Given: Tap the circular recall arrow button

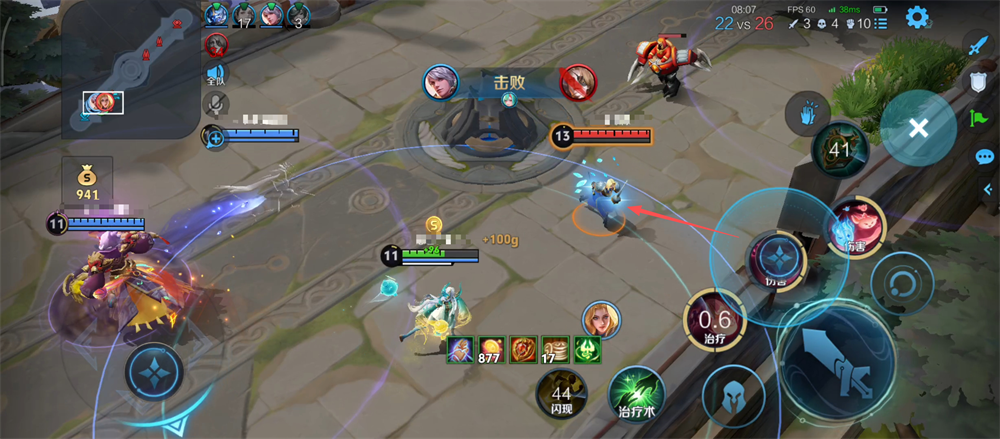Looking at the screenshot, I should (x=901, y=281).
